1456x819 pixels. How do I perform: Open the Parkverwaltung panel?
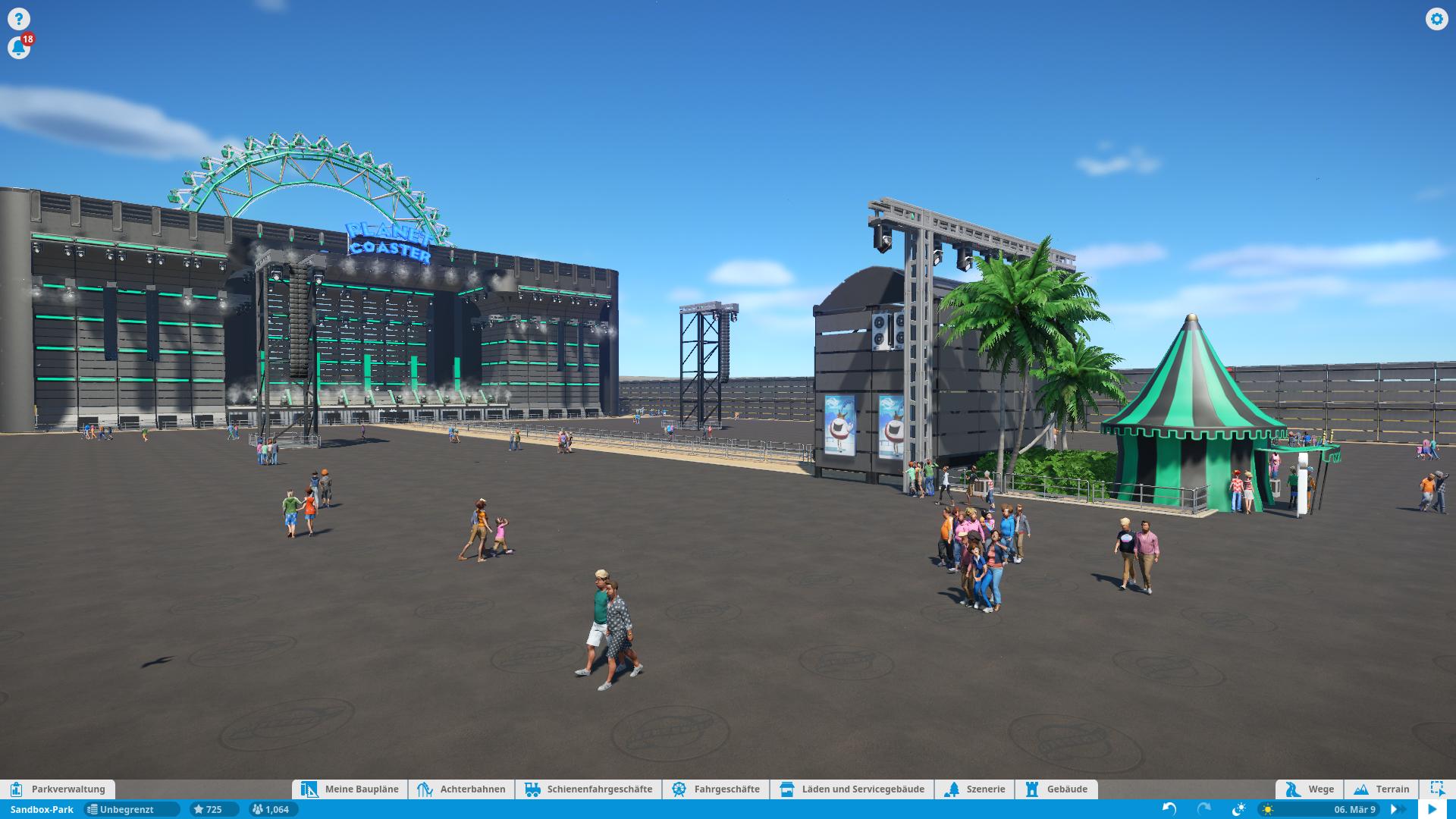click(x=58, y=789)
